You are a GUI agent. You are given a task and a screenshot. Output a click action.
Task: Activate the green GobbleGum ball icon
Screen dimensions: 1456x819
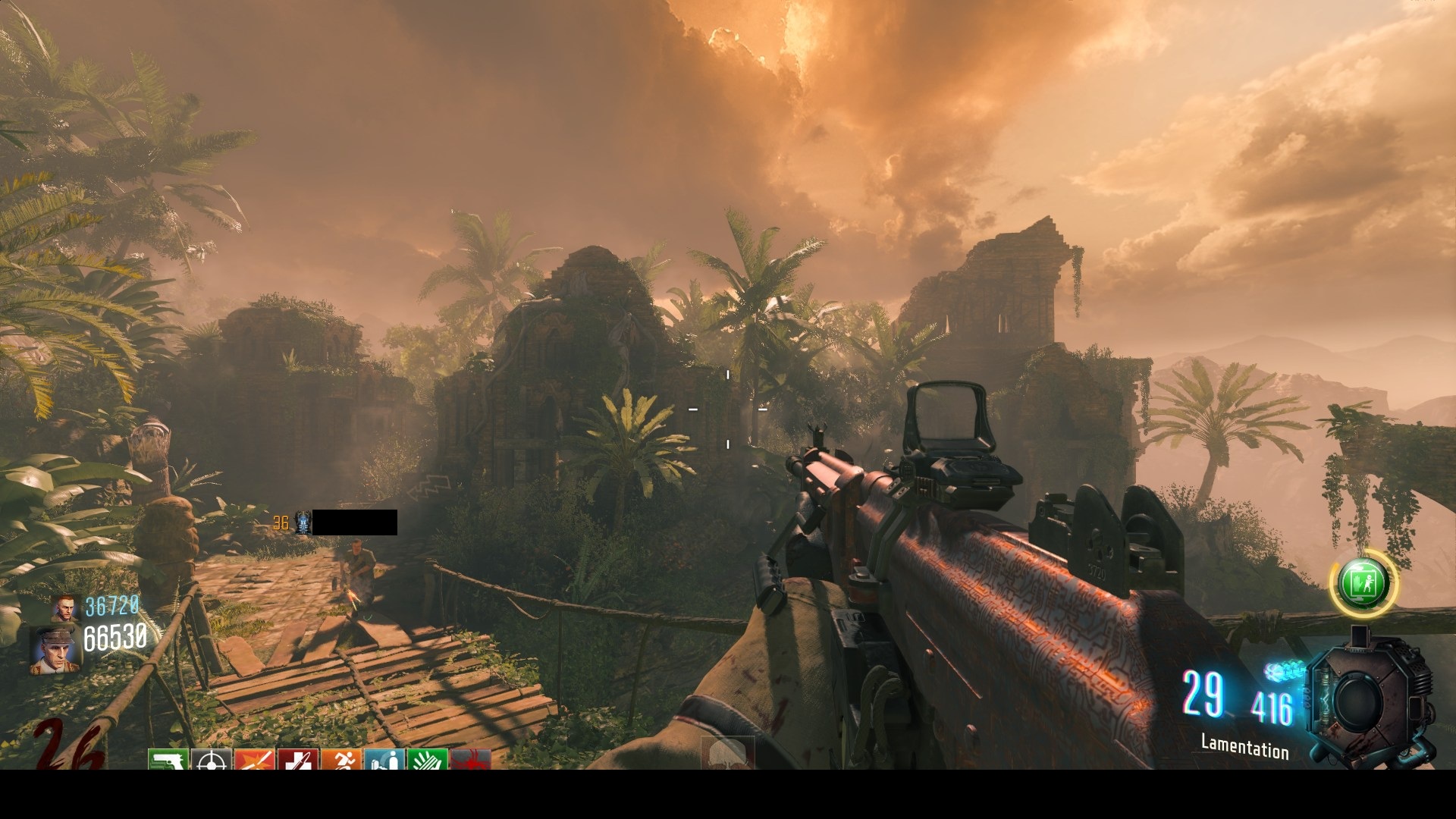click(x=1363, y=583)
